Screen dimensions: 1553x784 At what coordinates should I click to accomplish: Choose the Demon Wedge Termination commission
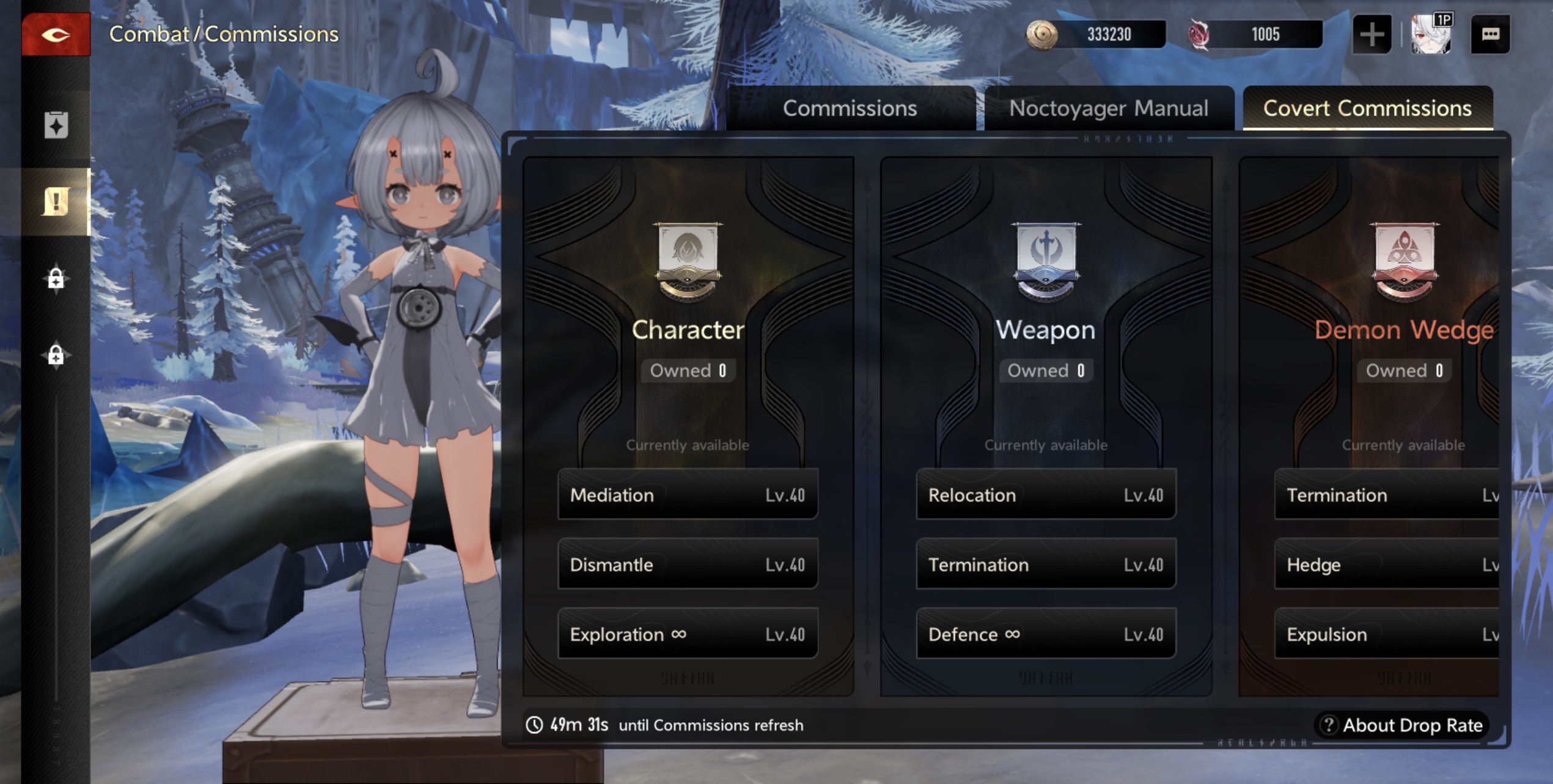[1386, 494]
